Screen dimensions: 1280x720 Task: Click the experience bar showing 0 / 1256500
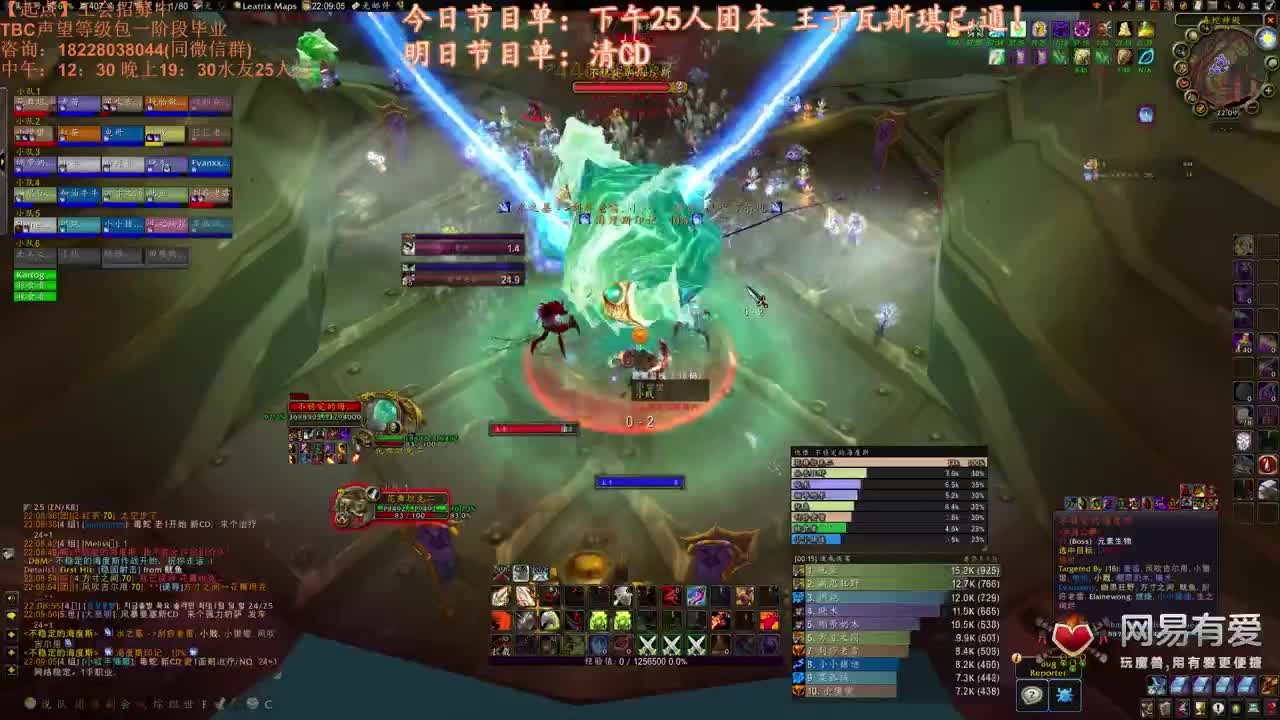(637, 661)
